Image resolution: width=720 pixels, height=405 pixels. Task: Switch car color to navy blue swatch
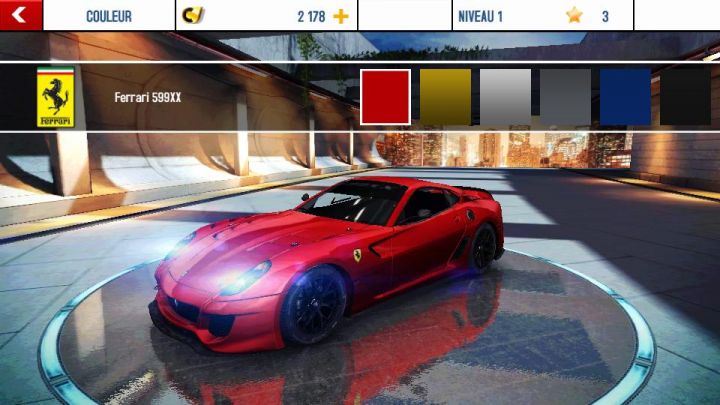[625, 97]
